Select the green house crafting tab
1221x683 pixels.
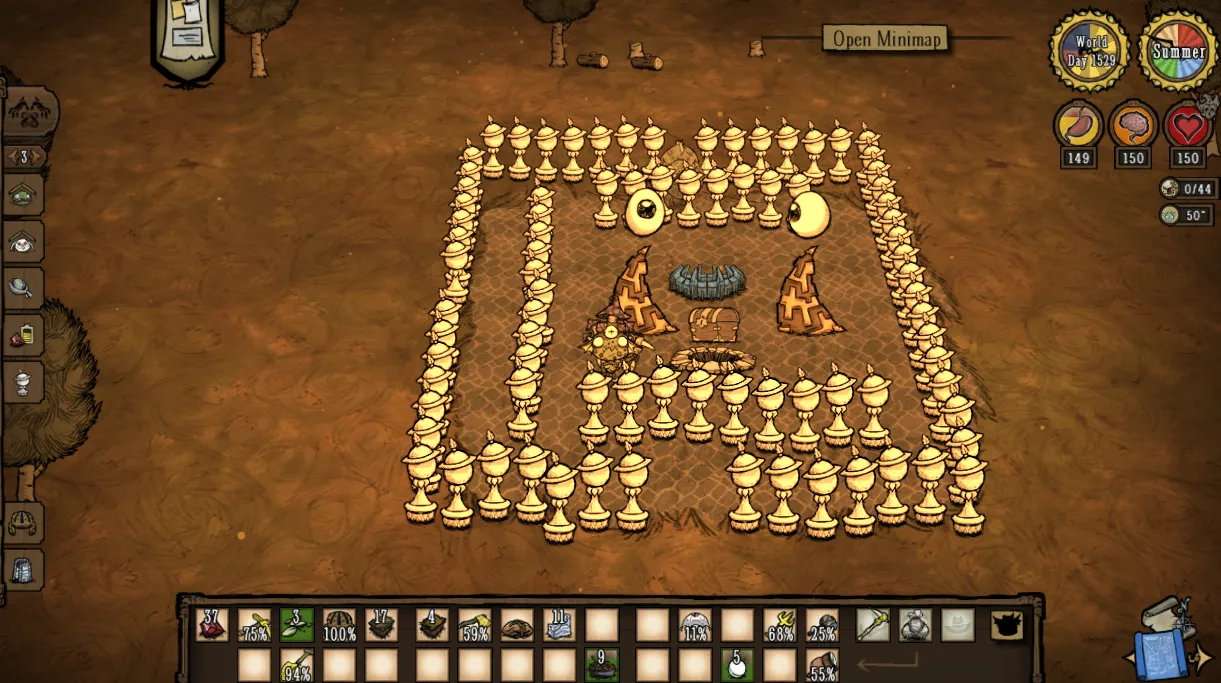[23, 195]
